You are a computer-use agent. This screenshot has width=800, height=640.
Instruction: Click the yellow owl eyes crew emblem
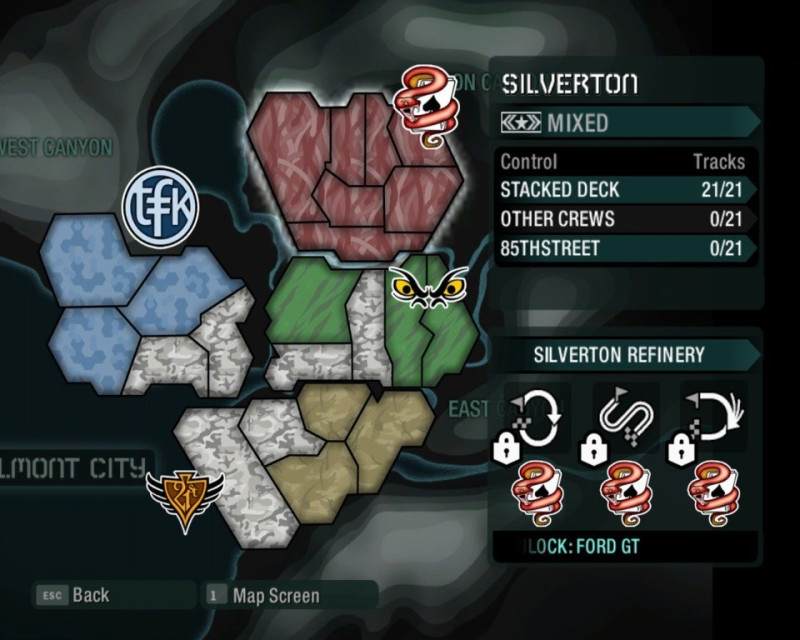click(x=428, y=288)
